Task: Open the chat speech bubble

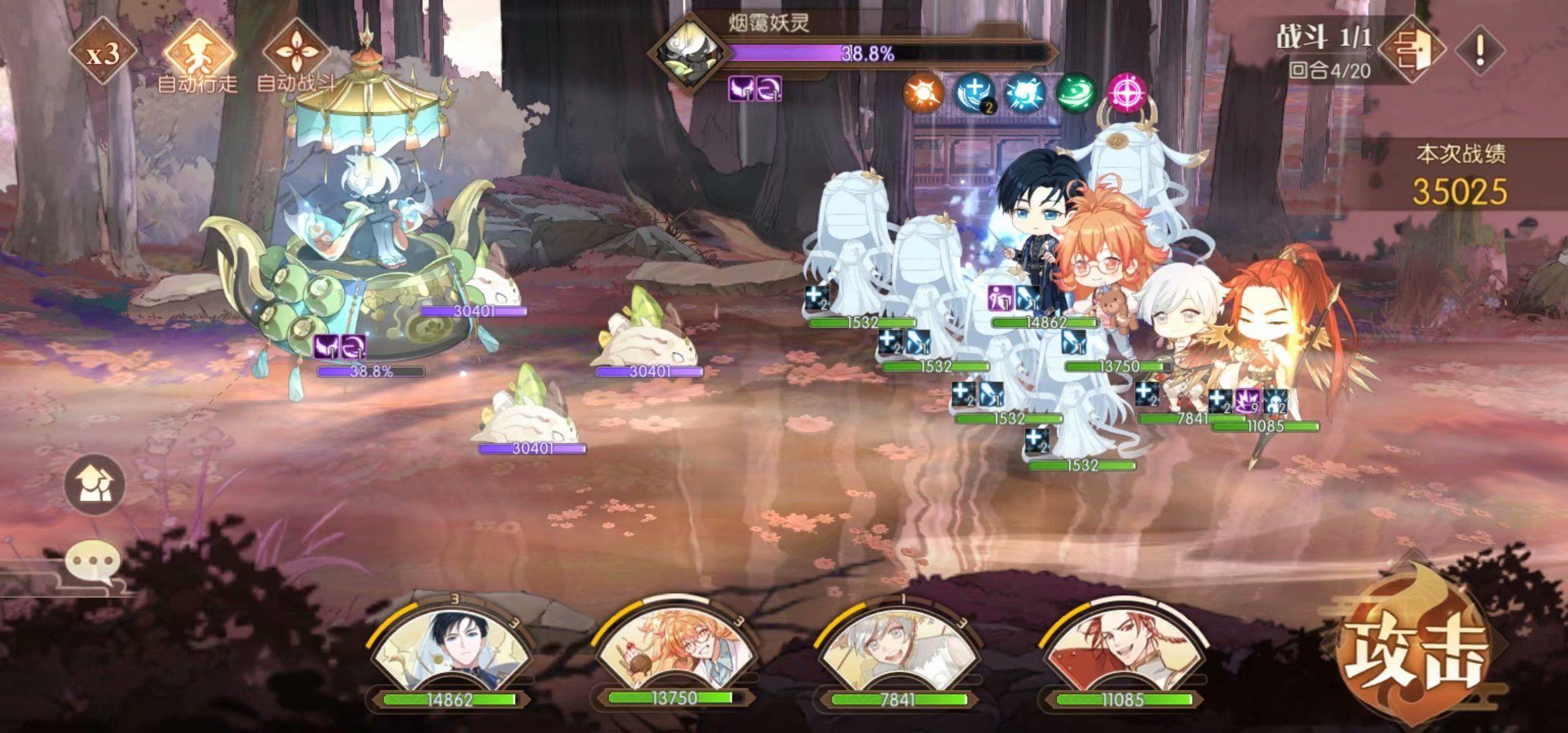Action: (x=93, y=562)
